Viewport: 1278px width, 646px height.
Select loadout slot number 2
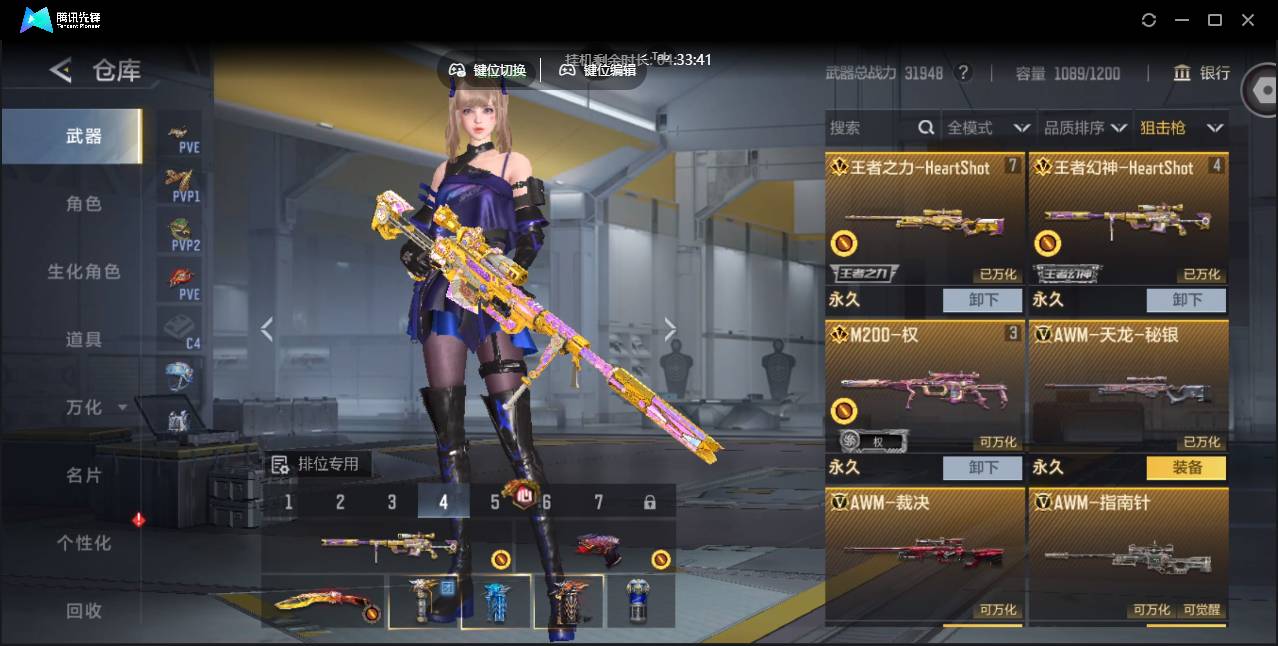(x=340, y=502)
